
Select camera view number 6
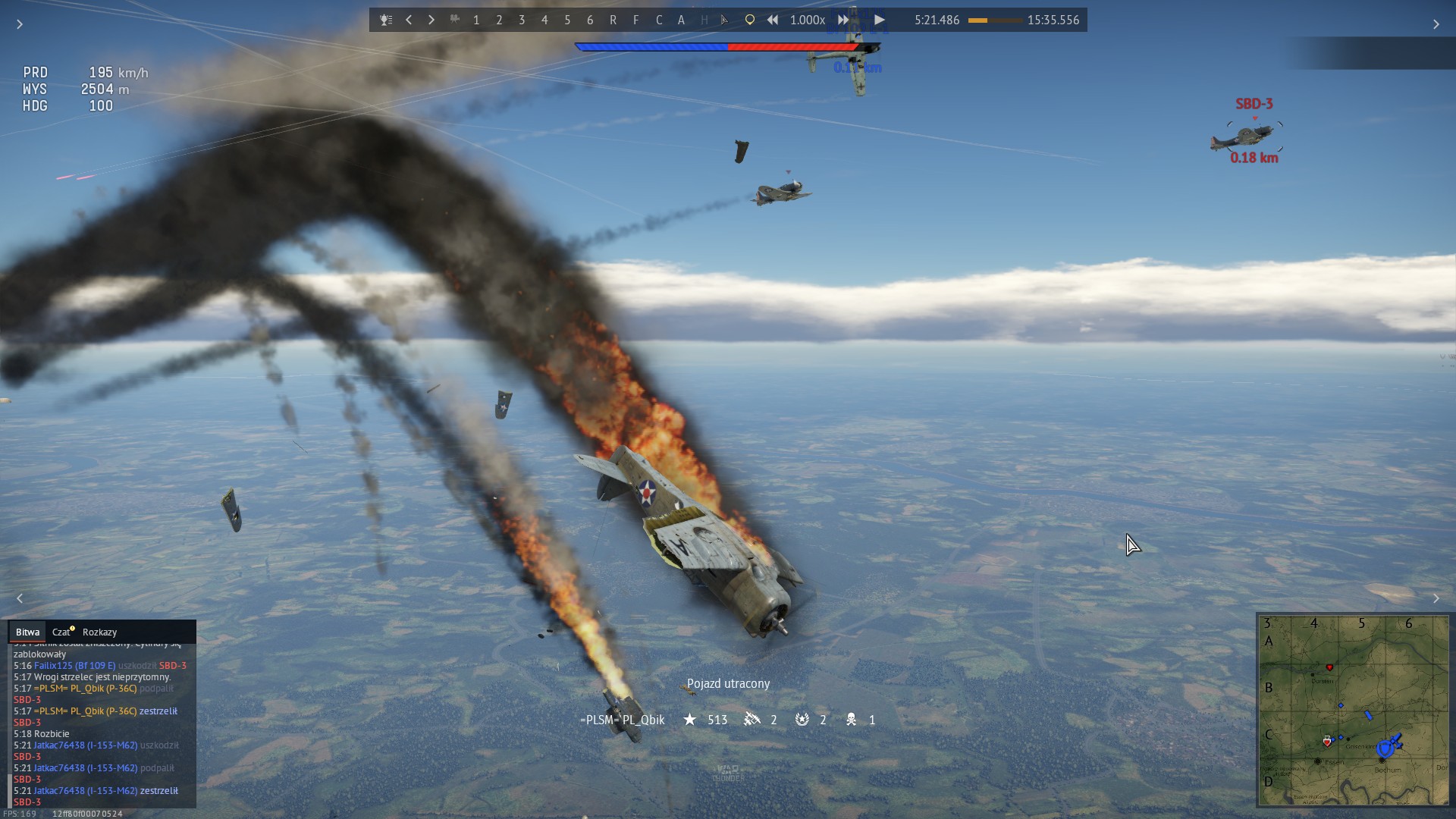590,20
